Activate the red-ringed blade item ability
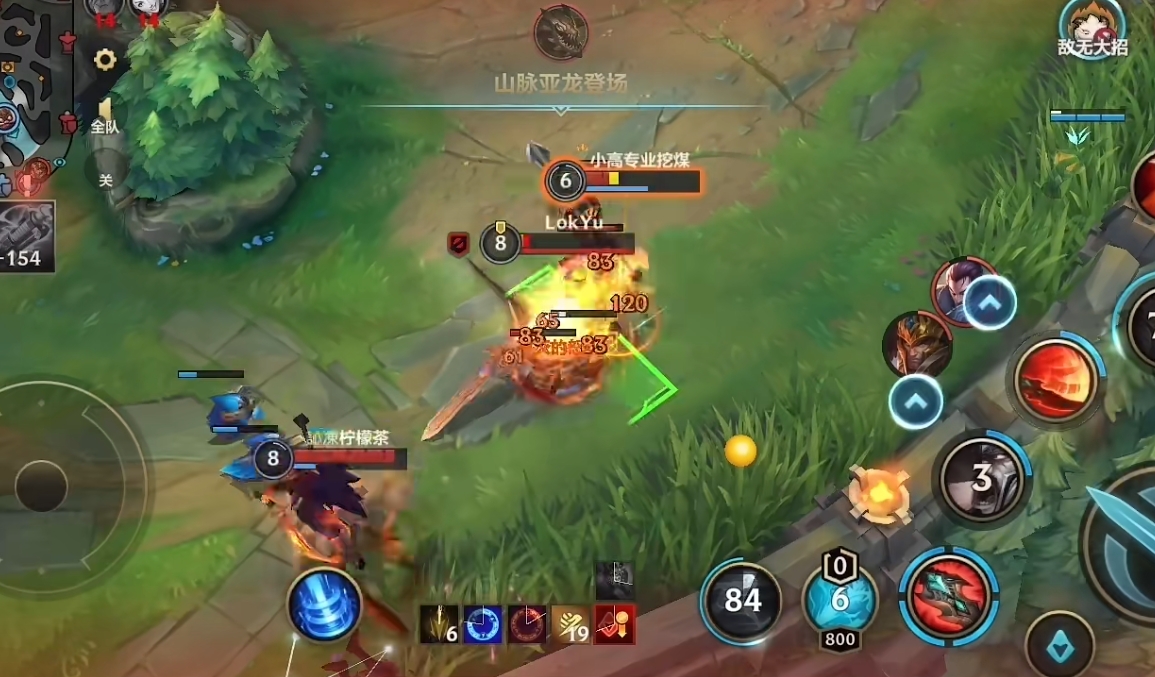This screenshot has height=677, width=1155. [x=948, y=597]
